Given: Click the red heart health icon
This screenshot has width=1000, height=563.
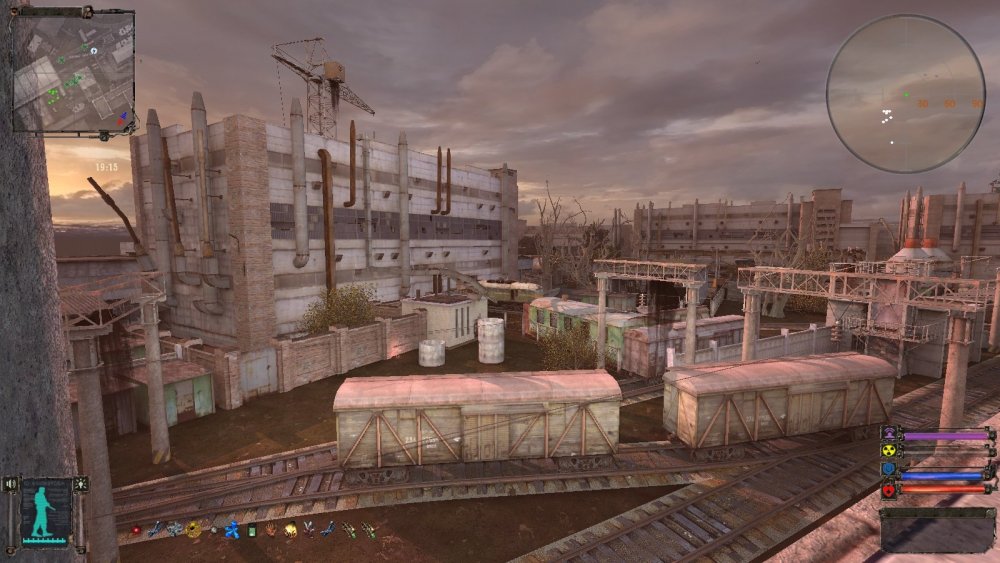Looking at the screenshot, I should click(x=888, y=490).
